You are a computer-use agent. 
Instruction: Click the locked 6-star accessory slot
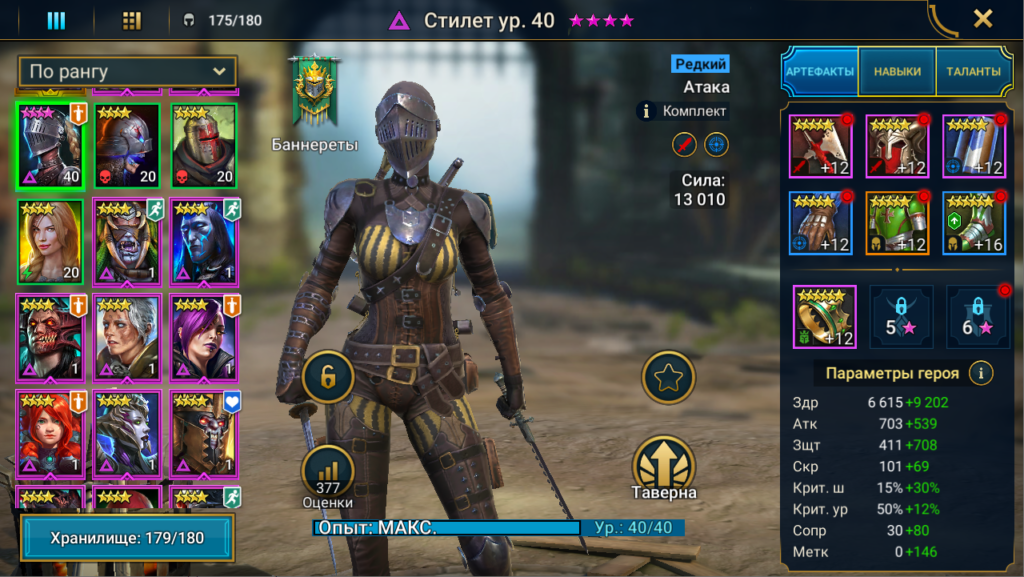pos(977,317)
